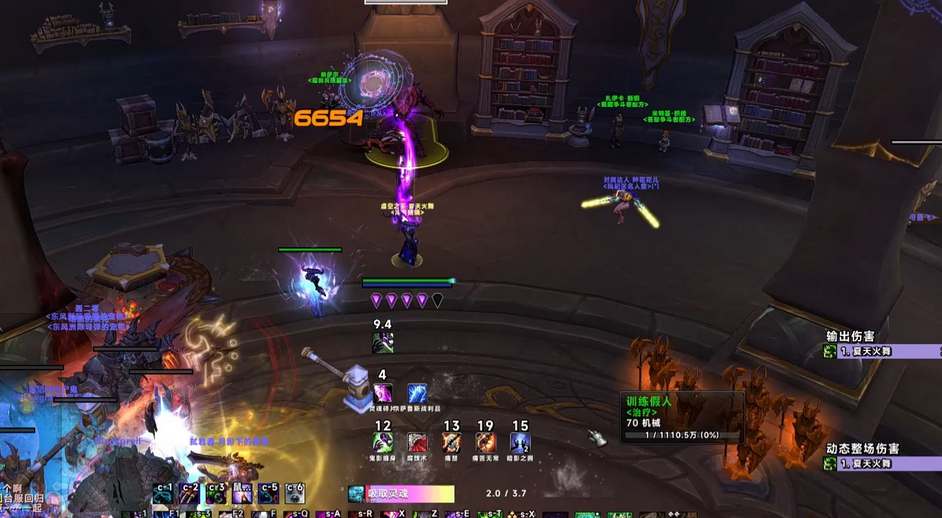Activate the 暗影之舞 ability icon
Screen dimensions: 942x518
(x=520, y=441)
